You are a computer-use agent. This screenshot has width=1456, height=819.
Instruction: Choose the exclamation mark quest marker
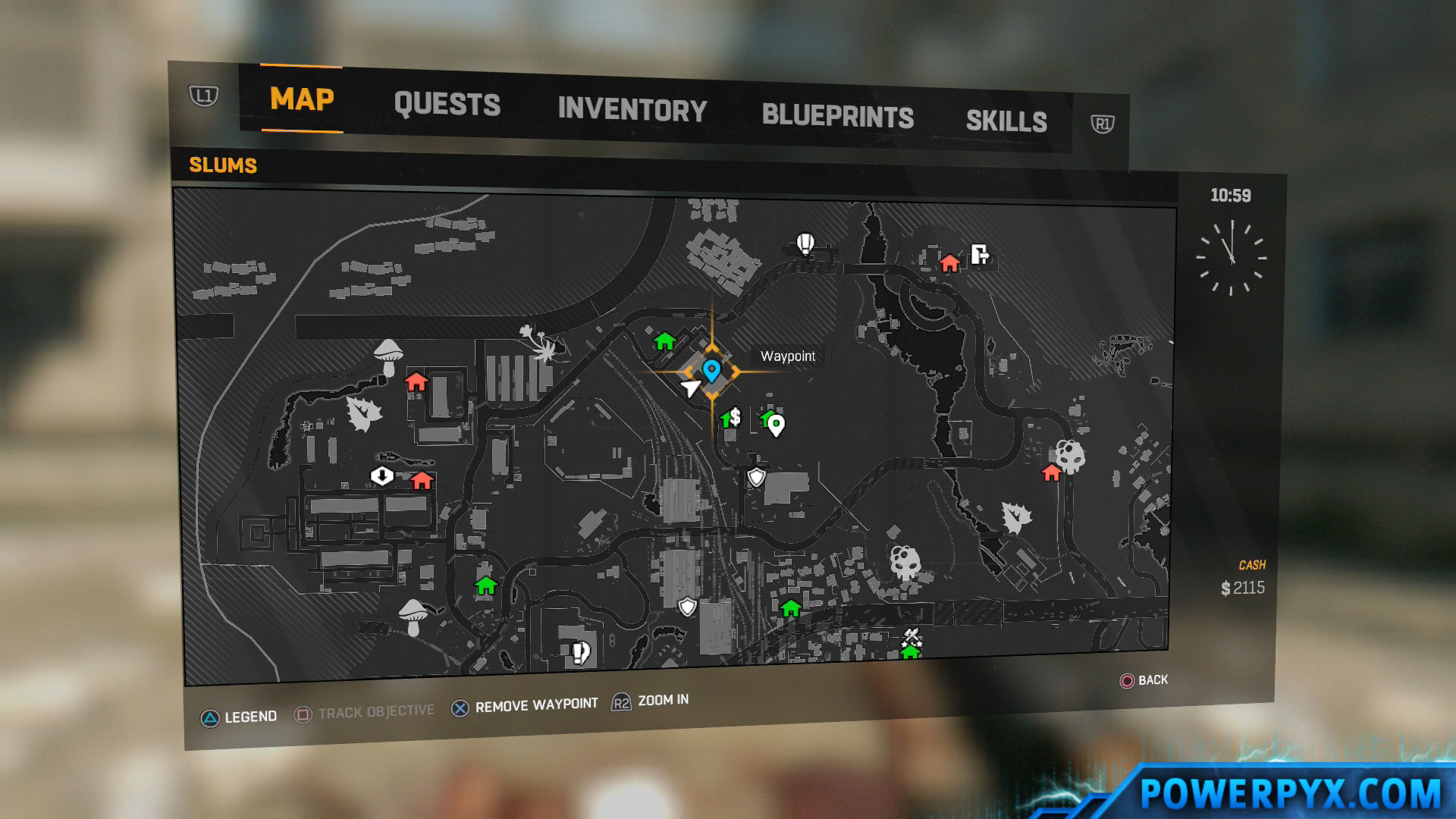[580, 652]
